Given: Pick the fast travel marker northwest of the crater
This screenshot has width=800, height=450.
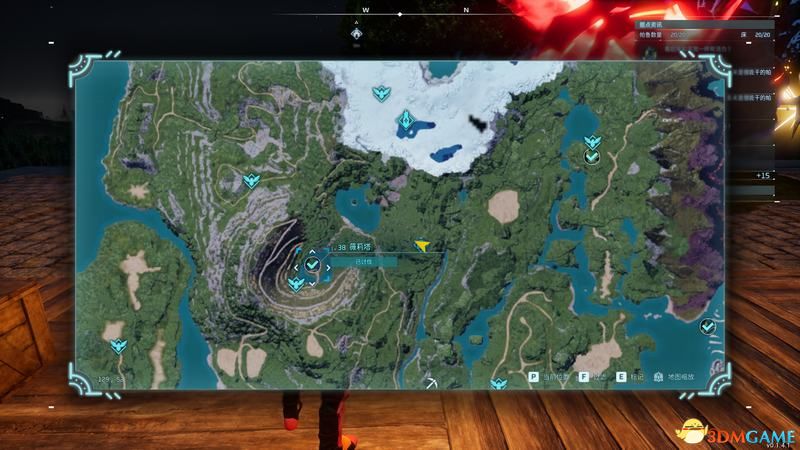Looking at the screenshot, I should click(251, 181).
